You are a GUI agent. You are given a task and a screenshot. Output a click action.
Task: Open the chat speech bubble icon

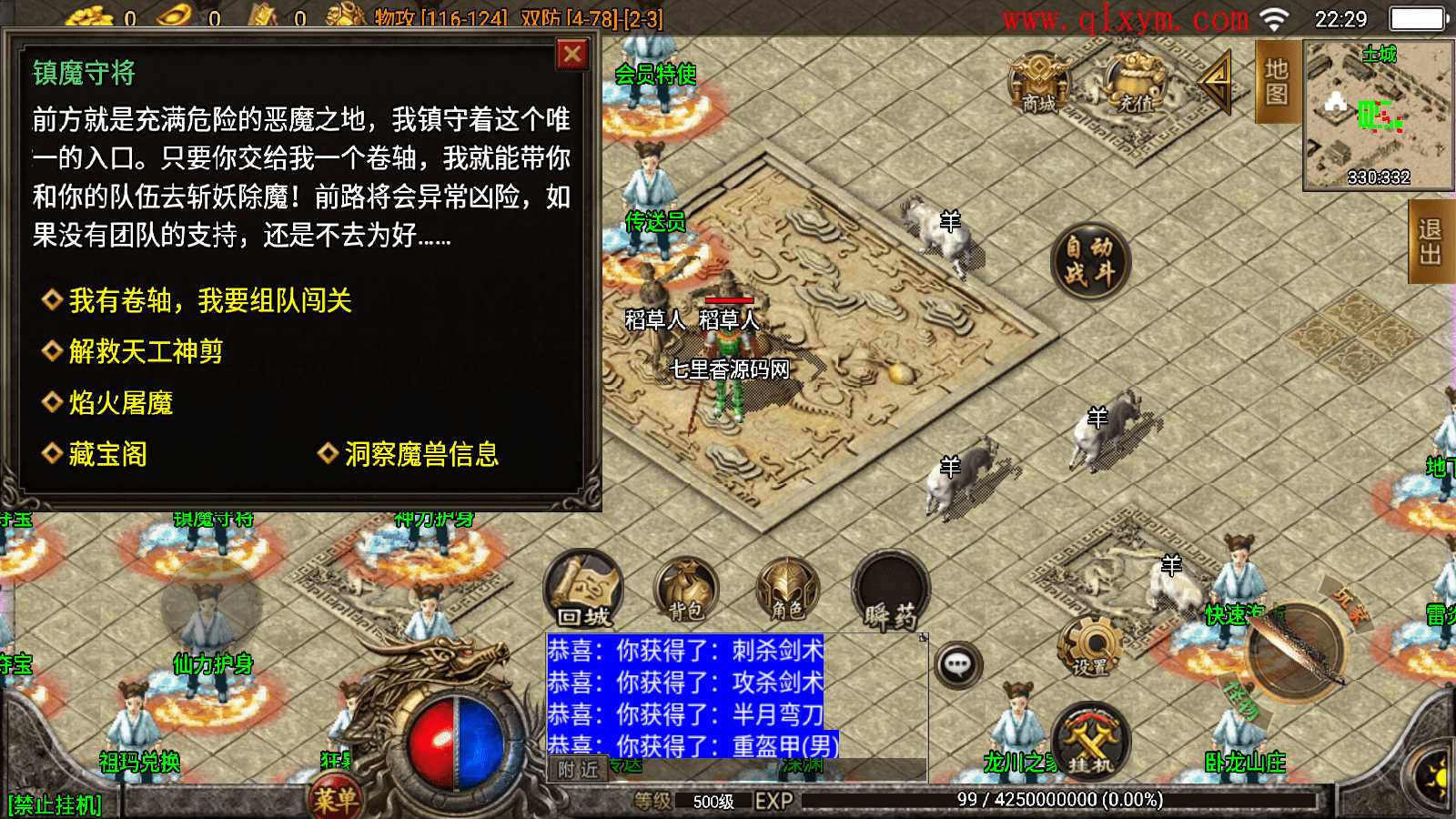(956, 664)
